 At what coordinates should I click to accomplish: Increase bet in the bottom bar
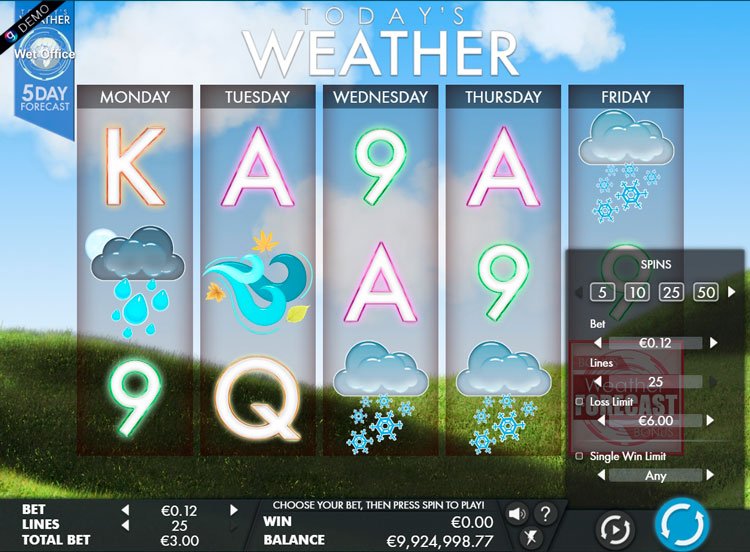(x=234, y=510)
